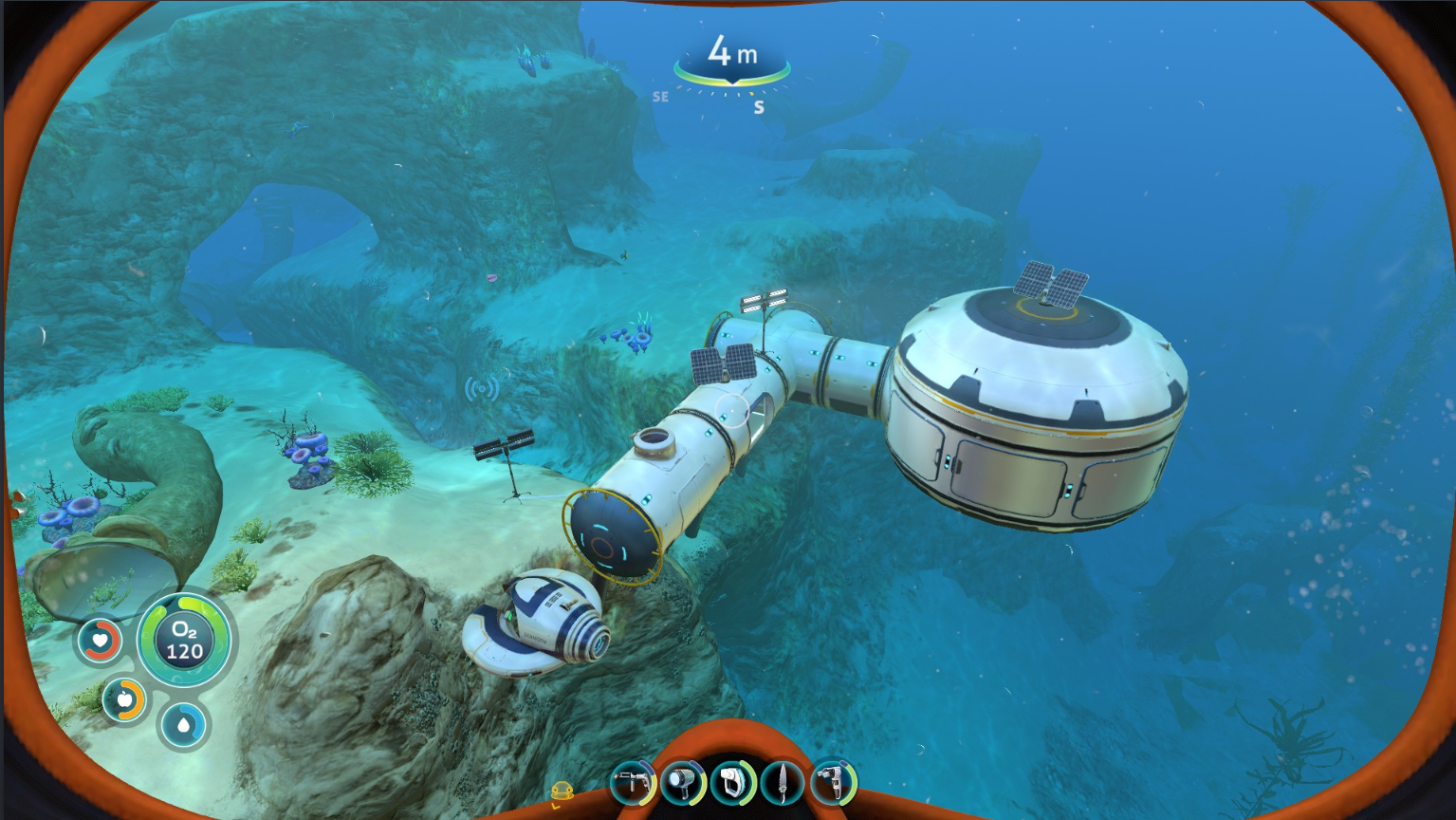Image resolution: width=1456 pixels, height=820 pixels.
Task: Click the S heading on the compass
Action: (x=758, y=106)
